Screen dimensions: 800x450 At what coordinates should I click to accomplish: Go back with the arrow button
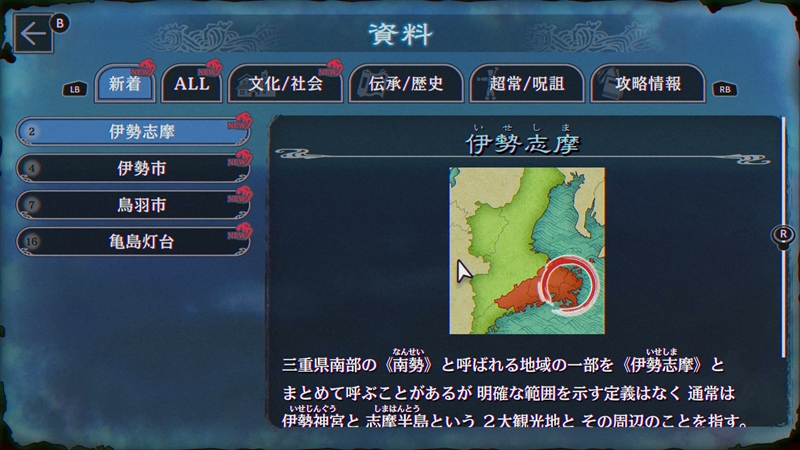pos(34,34)
